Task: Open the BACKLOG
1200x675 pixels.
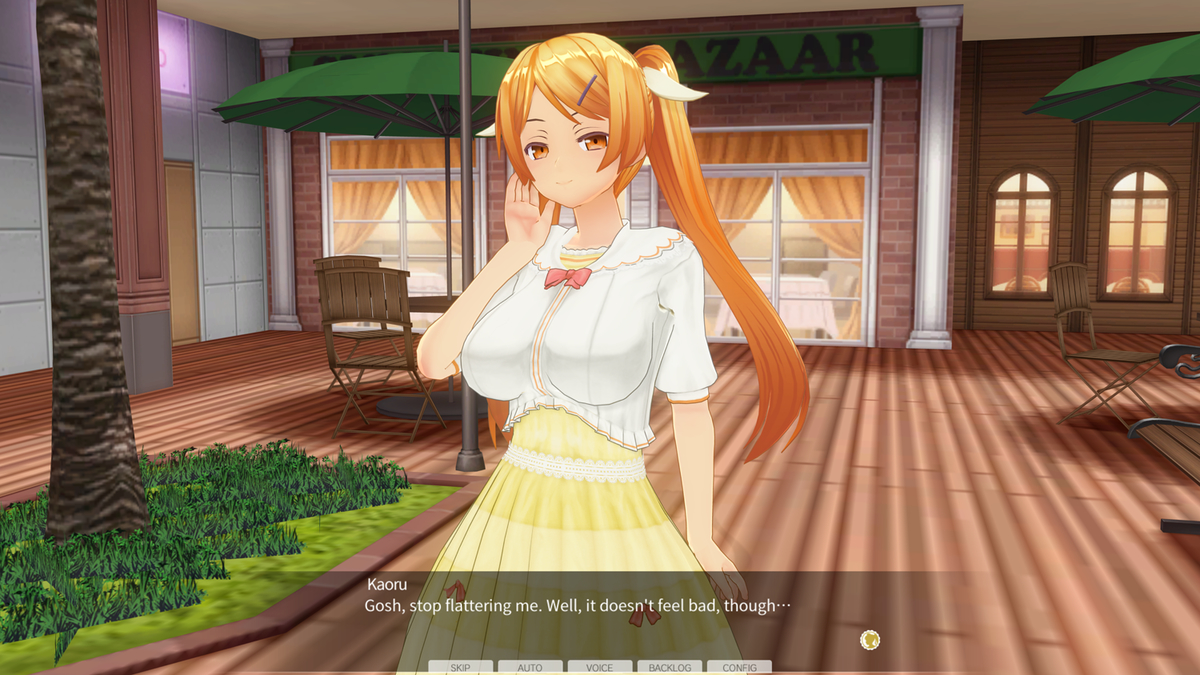Action: (669, 667)
